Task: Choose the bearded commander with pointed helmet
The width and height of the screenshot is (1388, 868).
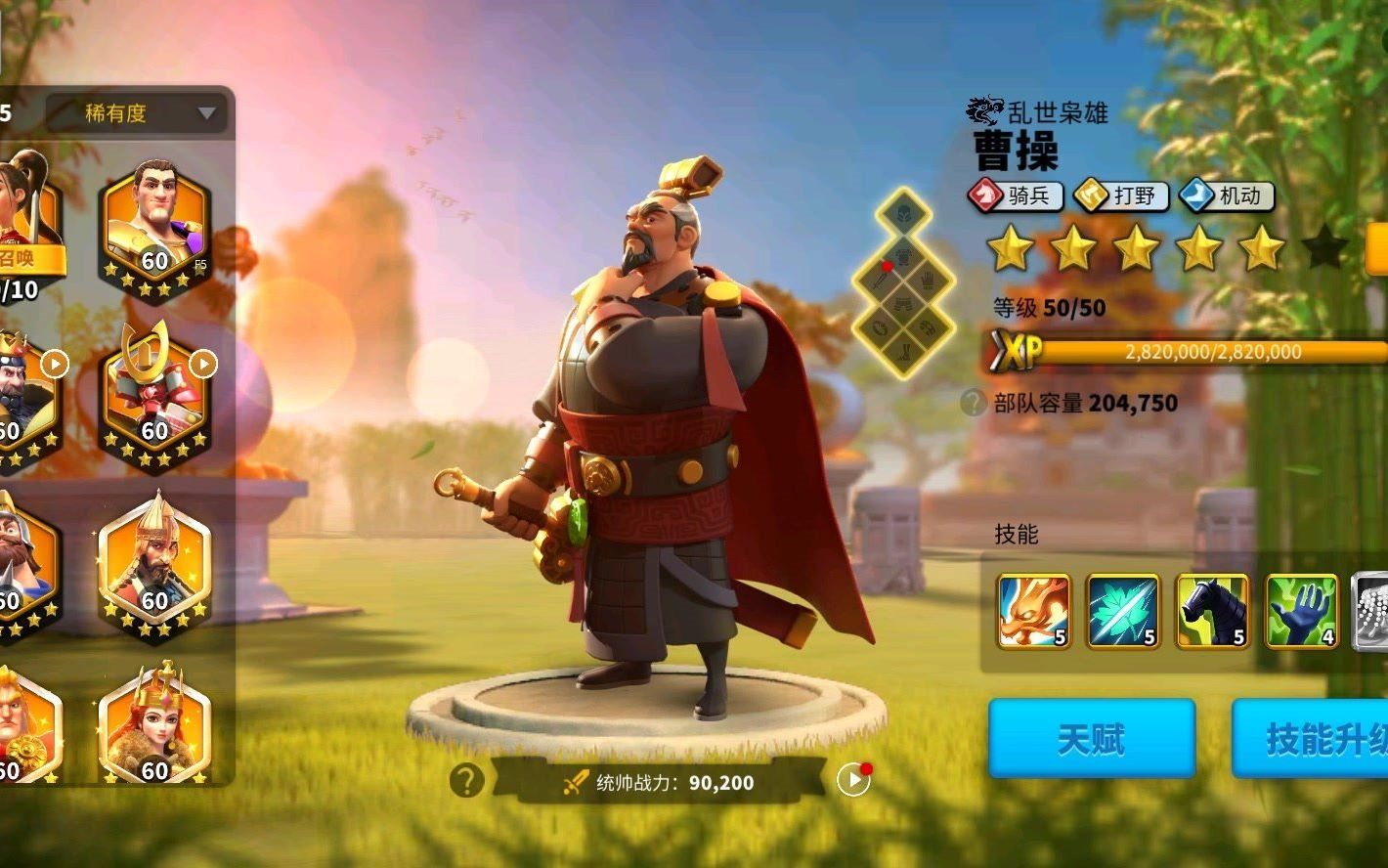Action: tap(154, 567)
